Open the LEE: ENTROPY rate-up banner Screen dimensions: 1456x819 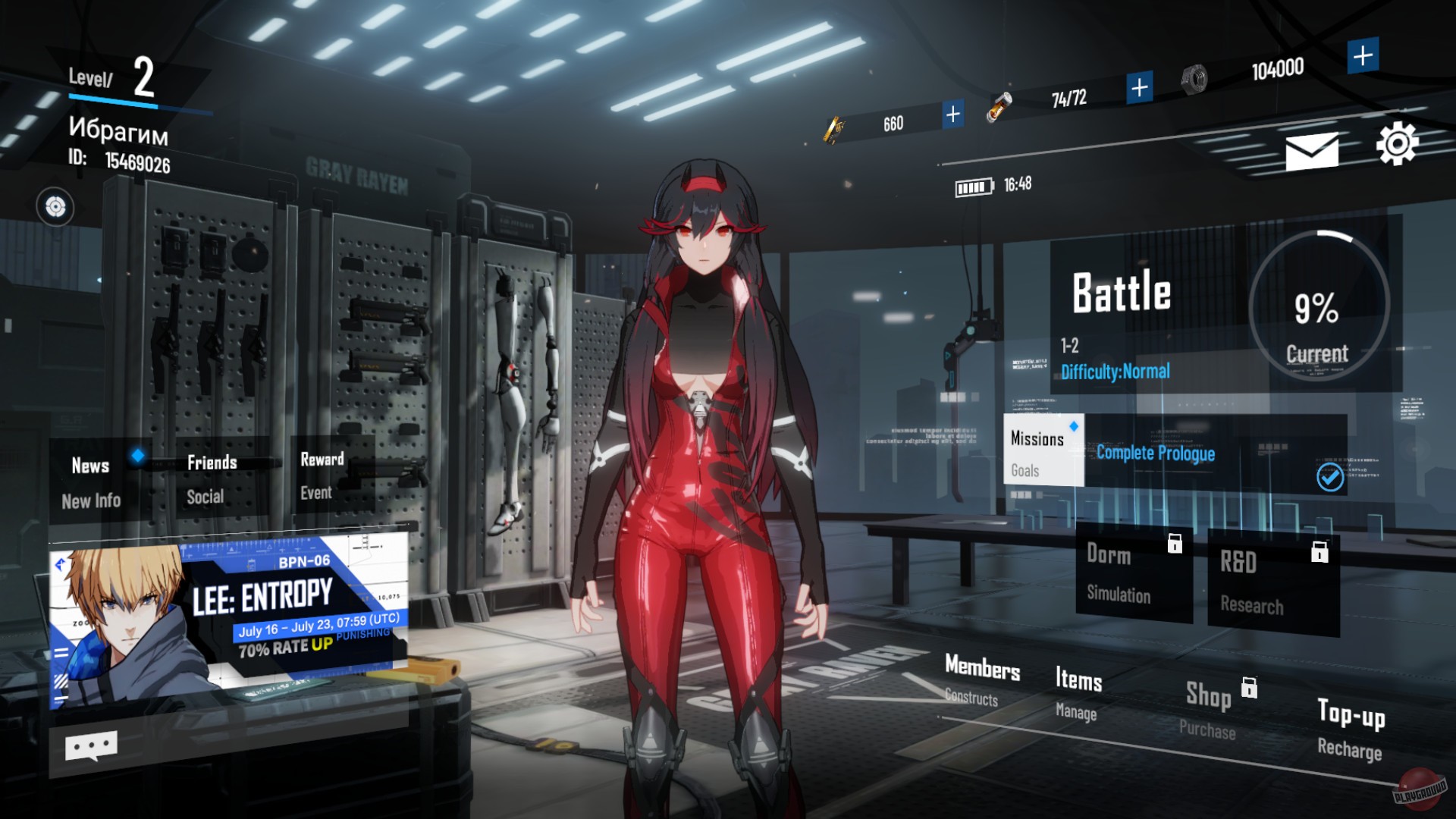227,614
